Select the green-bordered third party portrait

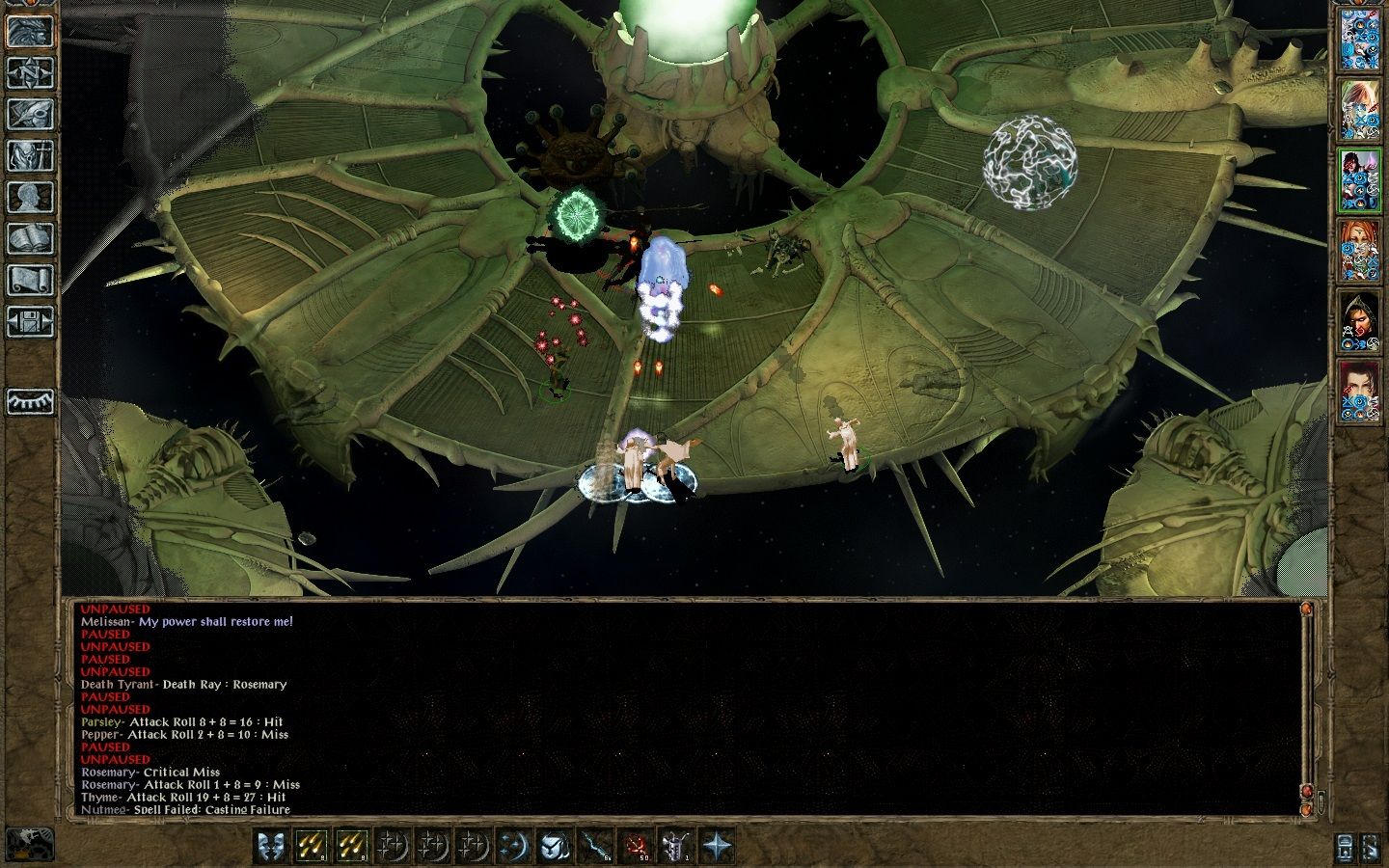pyautogui.click(x=1360, y=181)
